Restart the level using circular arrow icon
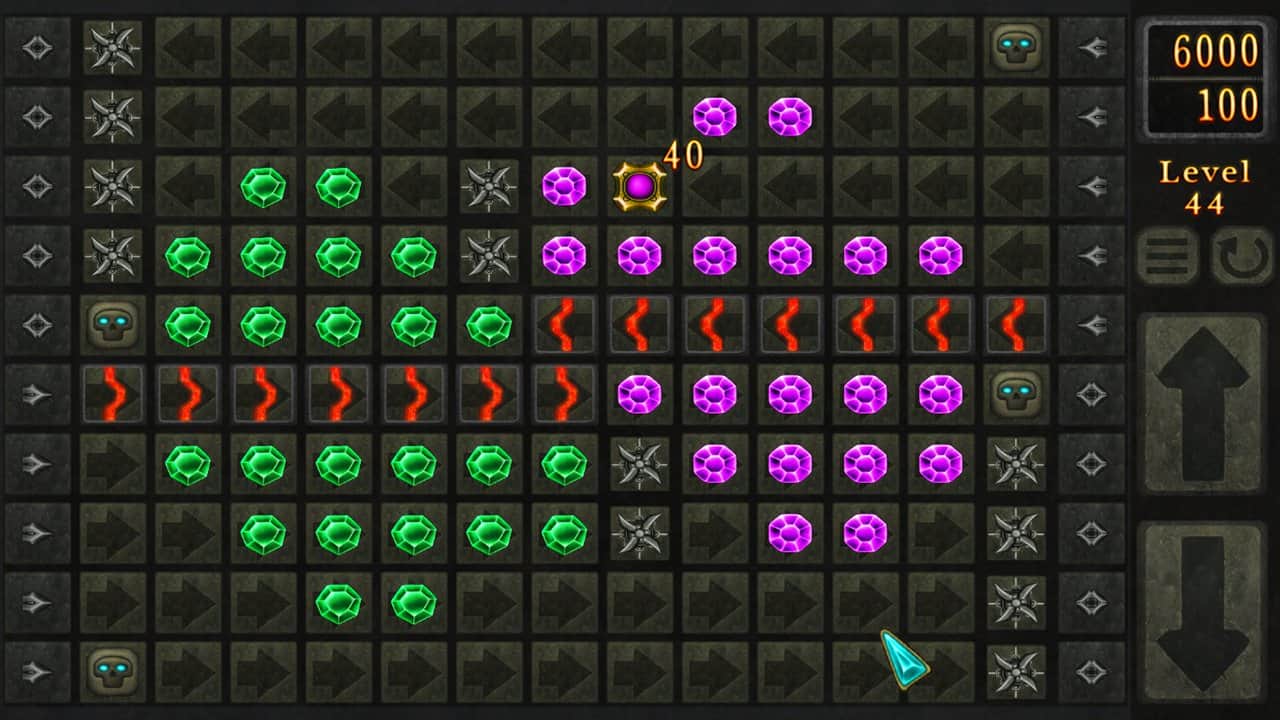This screenshot has height=720, width=1280. pos(1240,256)
